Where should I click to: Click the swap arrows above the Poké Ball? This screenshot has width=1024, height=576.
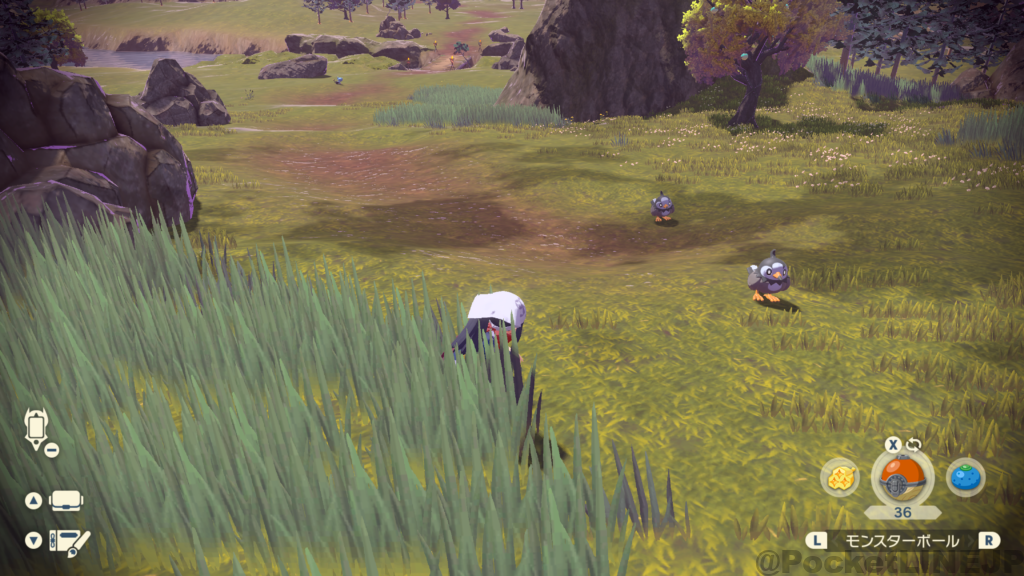pos(914,445)
